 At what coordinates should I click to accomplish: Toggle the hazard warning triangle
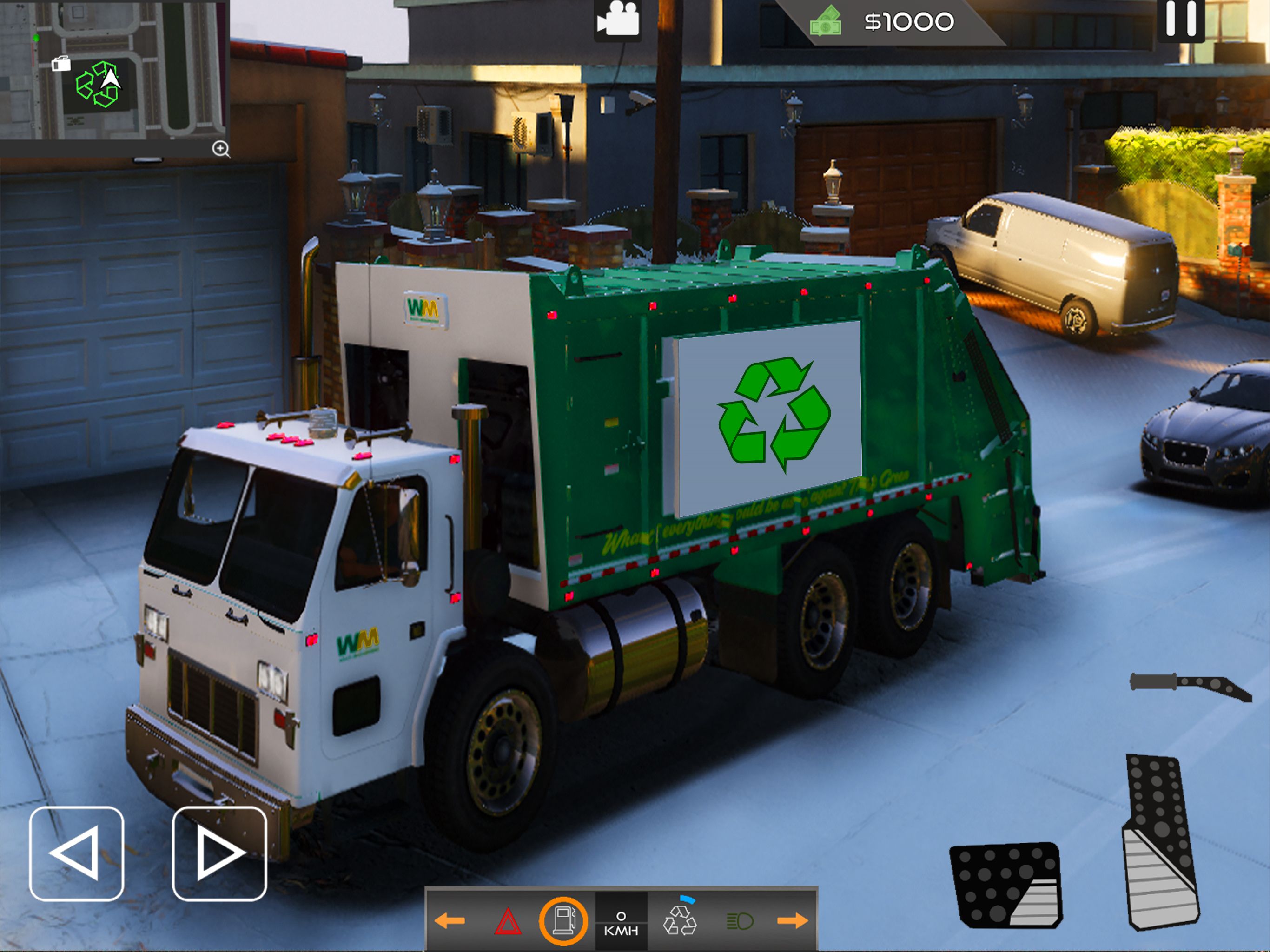pos(508,921)
